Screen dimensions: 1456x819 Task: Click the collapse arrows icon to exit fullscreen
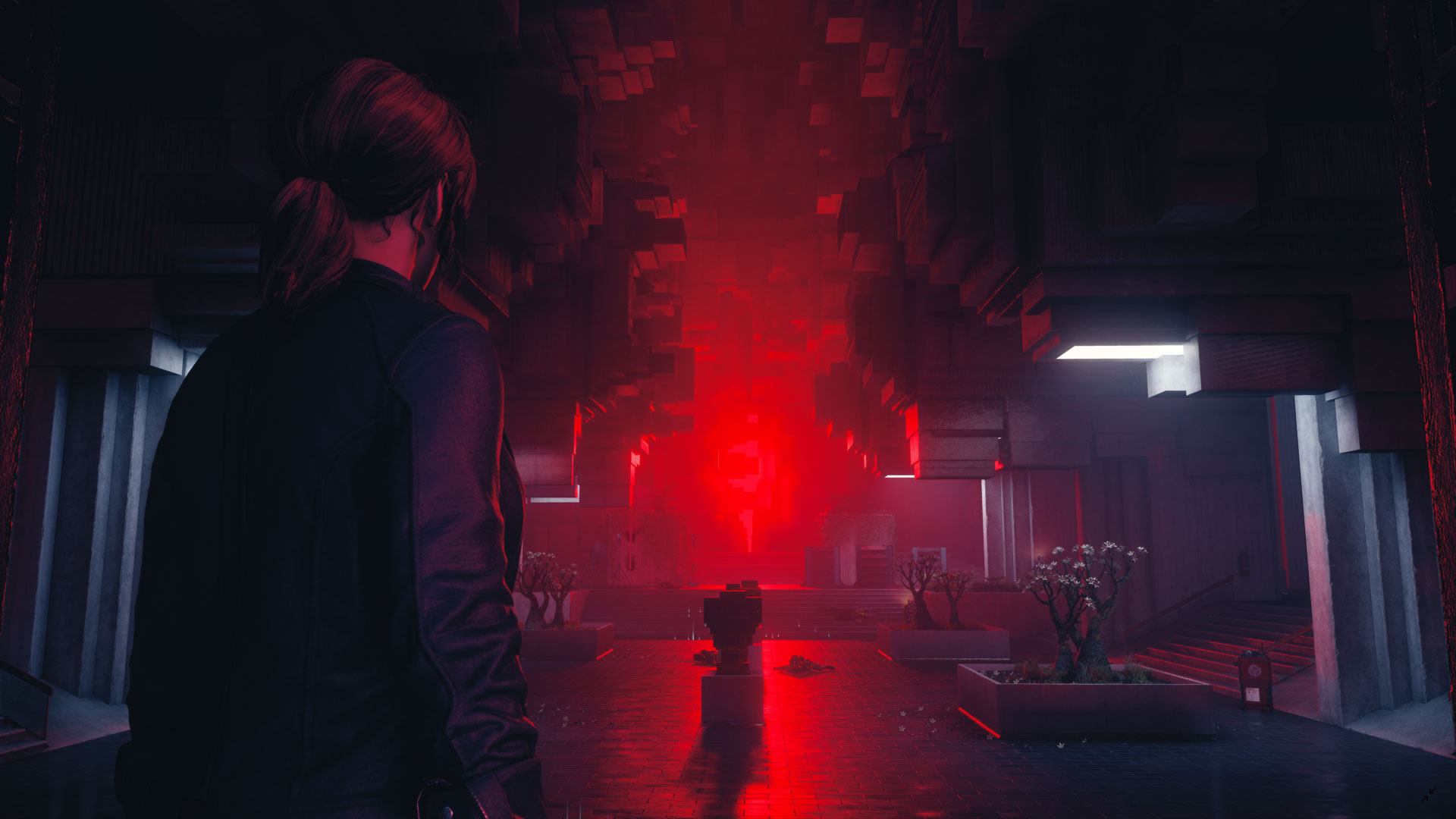(1428, 794)
